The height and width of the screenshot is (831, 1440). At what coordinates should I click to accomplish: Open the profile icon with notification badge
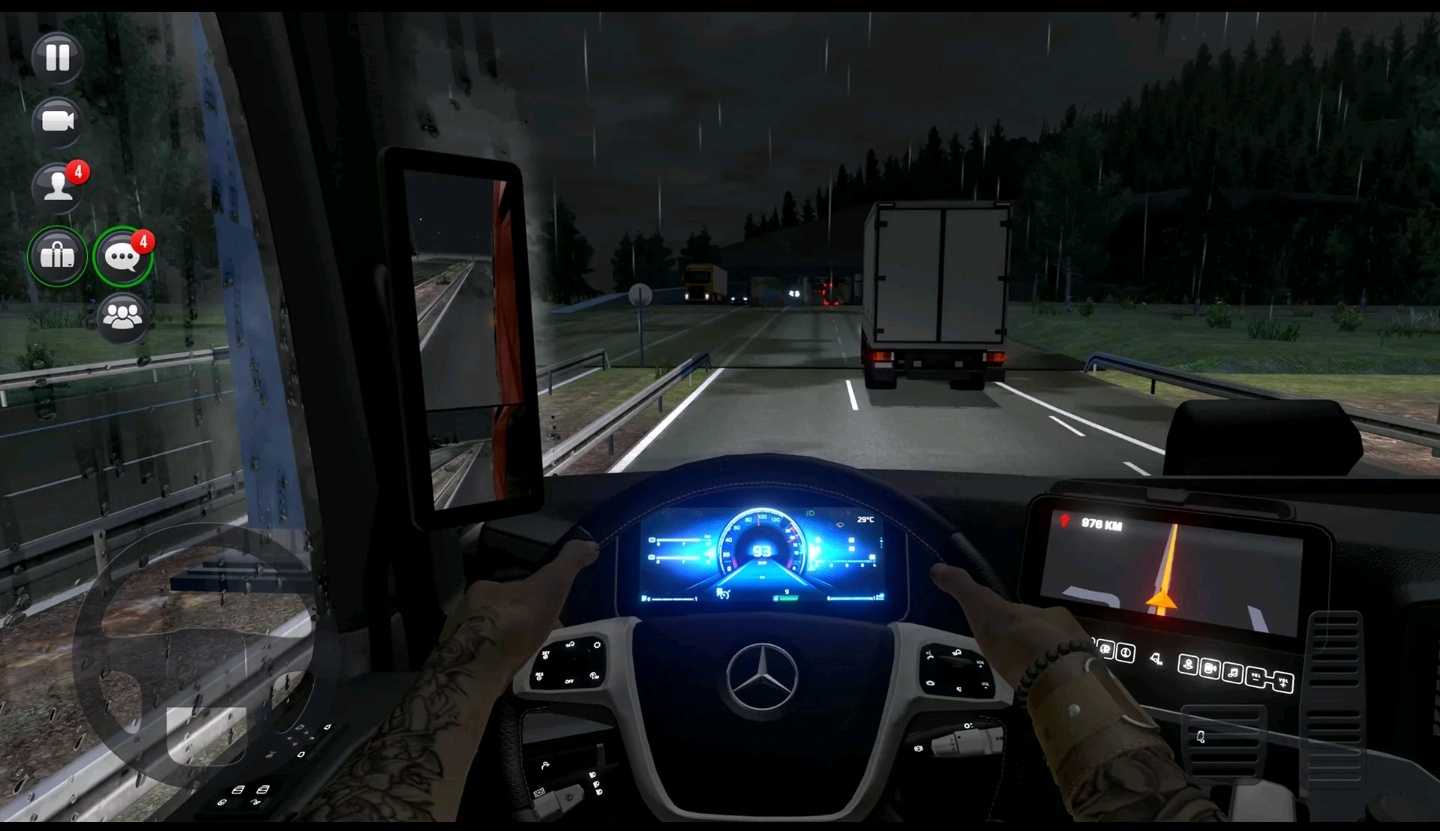coord(57,187)
